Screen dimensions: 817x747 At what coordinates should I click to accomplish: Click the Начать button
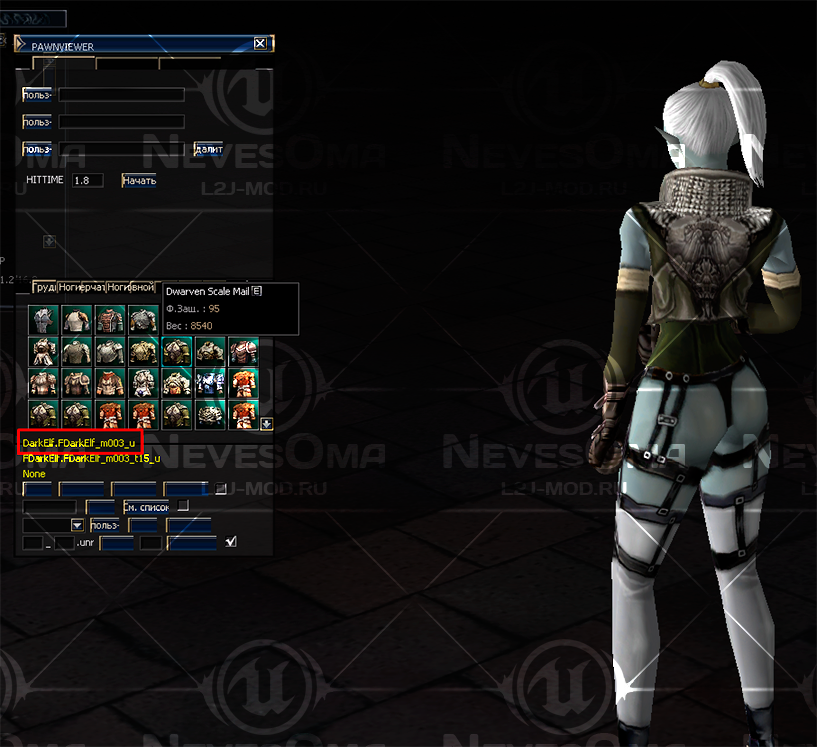point(139,181)
